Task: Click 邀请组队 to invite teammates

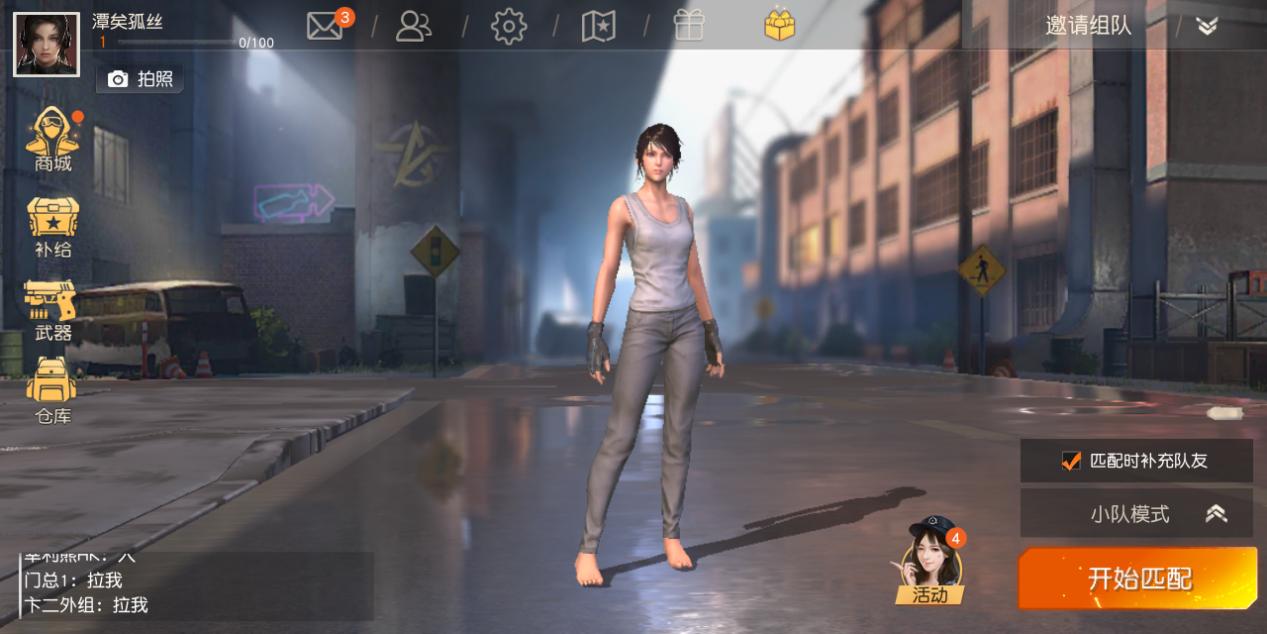Action: 1088,26
